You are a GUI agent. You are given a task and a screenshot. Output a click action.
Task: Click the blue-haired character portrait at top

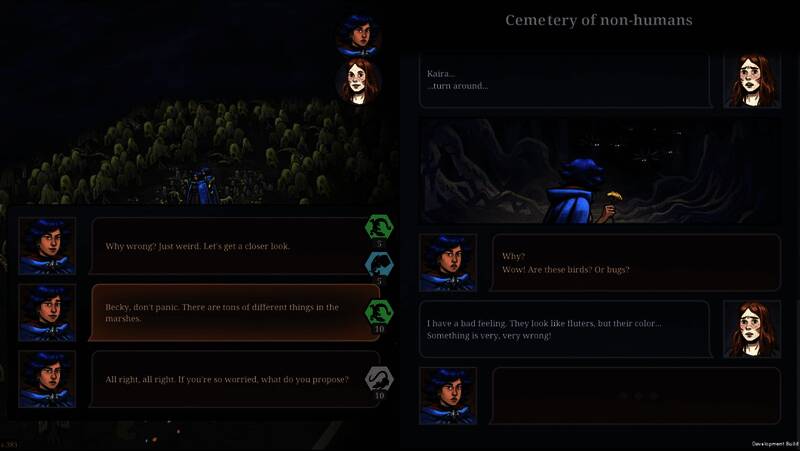pos(357,35)
